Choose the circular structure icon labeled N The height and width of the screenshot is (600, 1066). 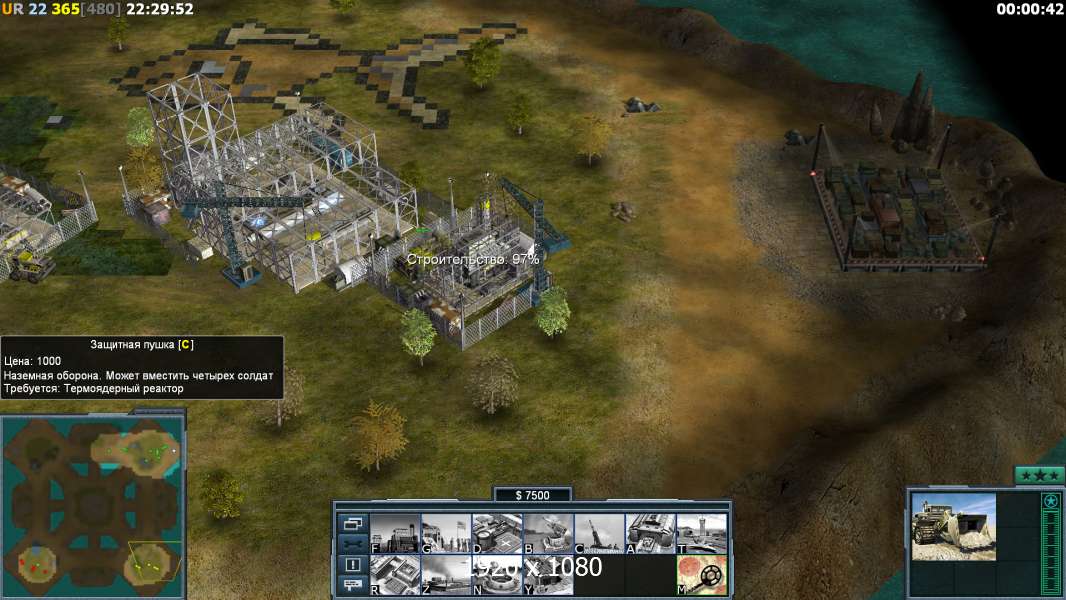(x=497, y=575)
